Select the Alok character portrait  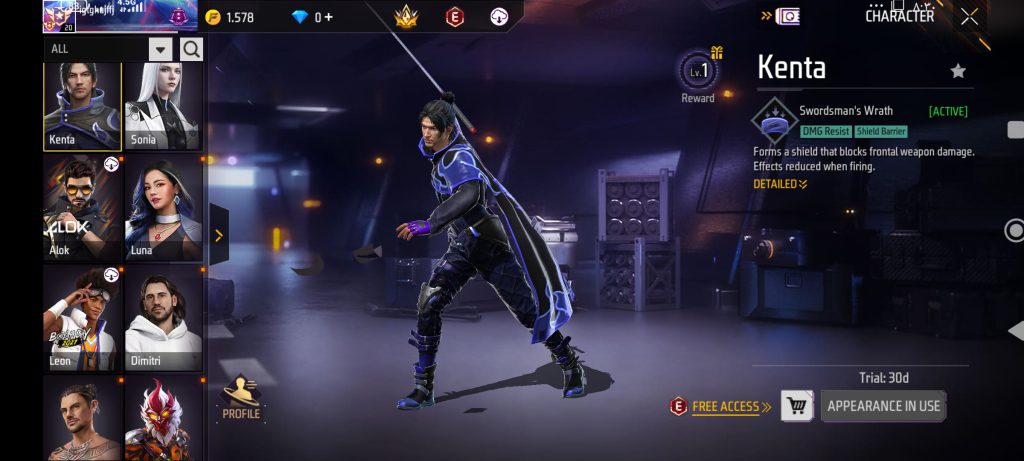tap(82, 207)
